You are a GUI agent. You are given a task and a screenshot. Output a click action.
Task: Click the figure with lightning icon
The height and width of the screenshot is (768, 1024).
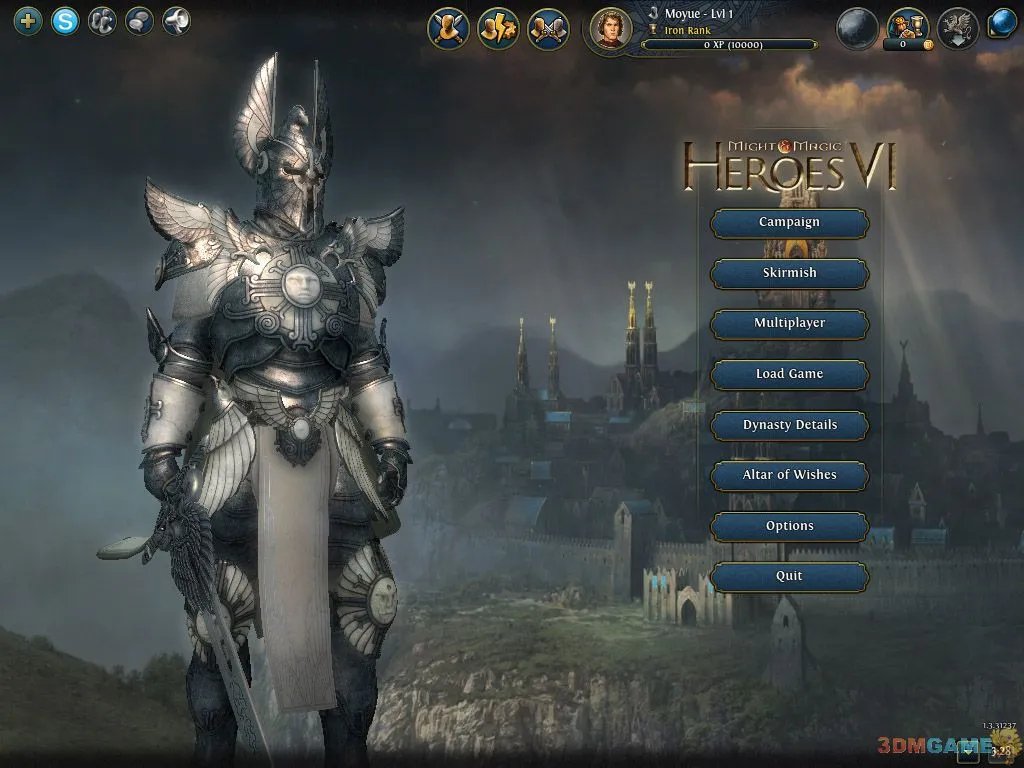coord(498,28)
